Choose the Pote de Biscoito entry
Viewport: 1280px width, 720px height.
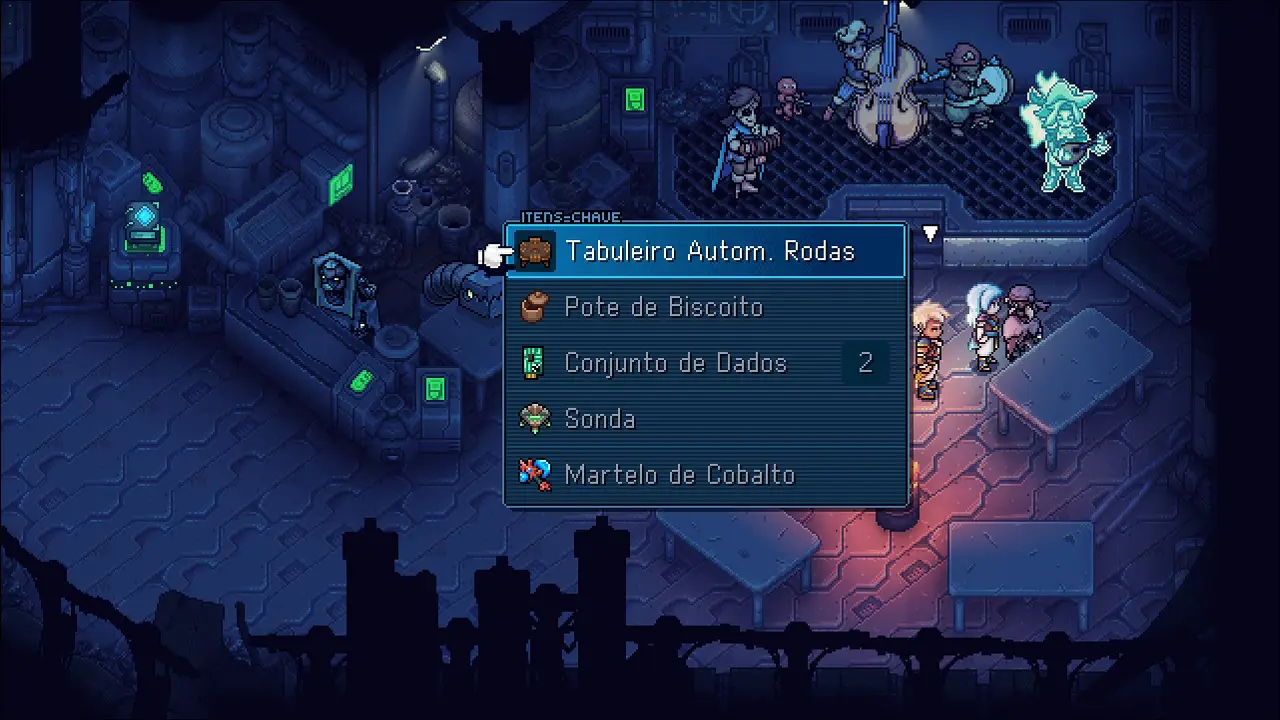click(x=664, y=307)
